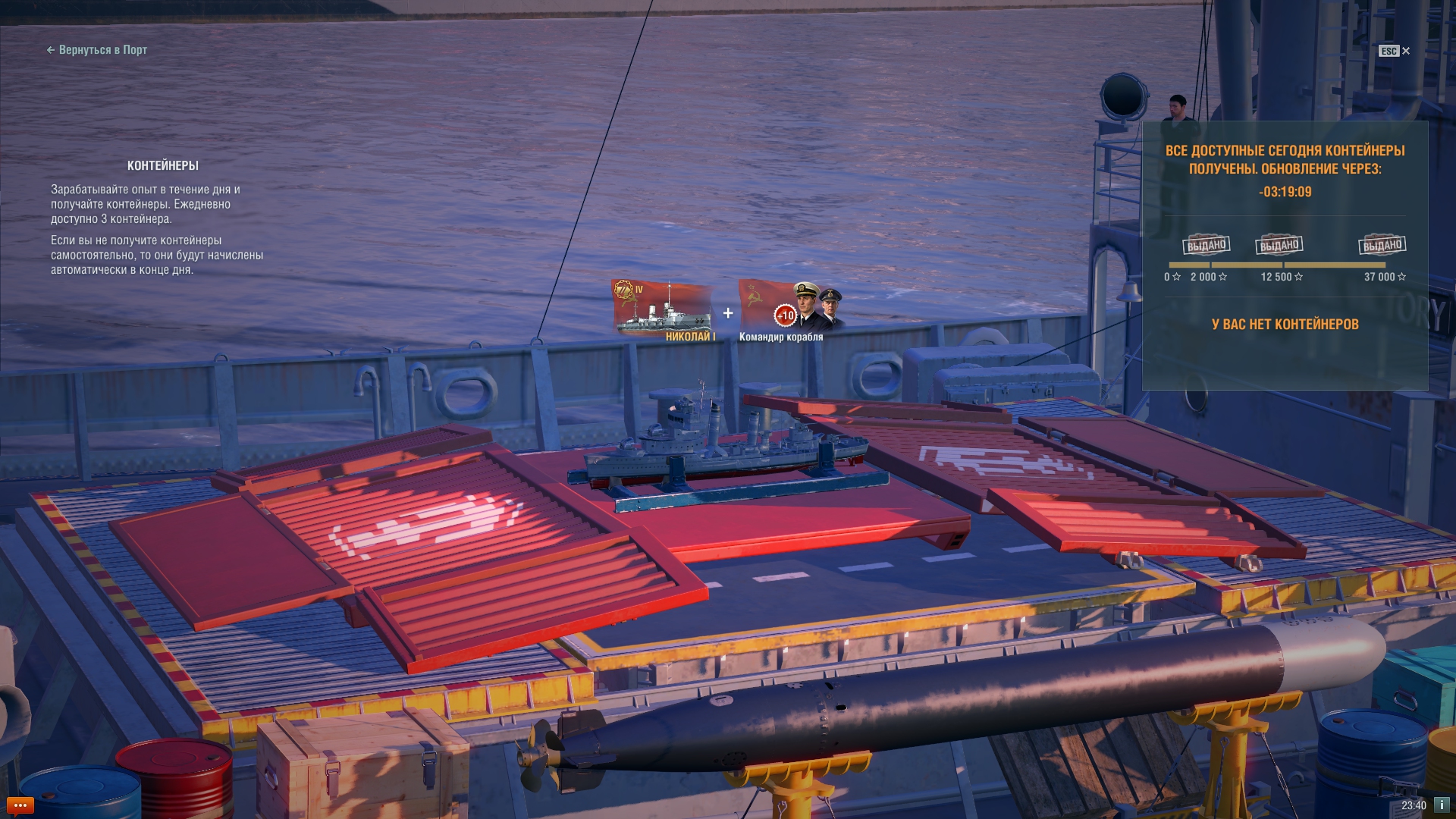Return to Port via back link

[x=97, y=50]
